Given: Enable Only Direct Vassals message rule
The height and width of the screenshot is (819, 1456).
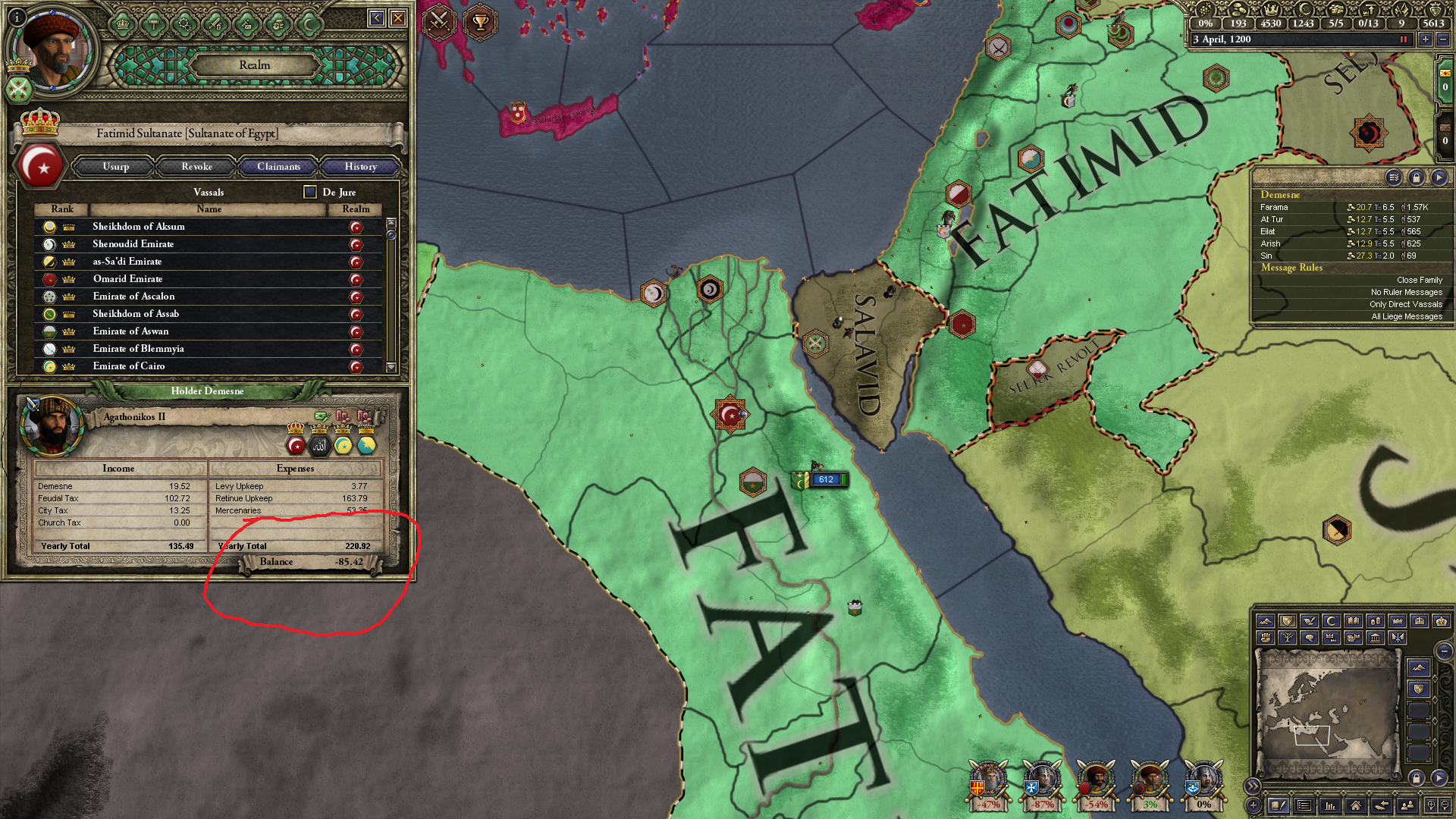Looking at the screenshot, I should pyautogui.click(x=1407, y=303).
